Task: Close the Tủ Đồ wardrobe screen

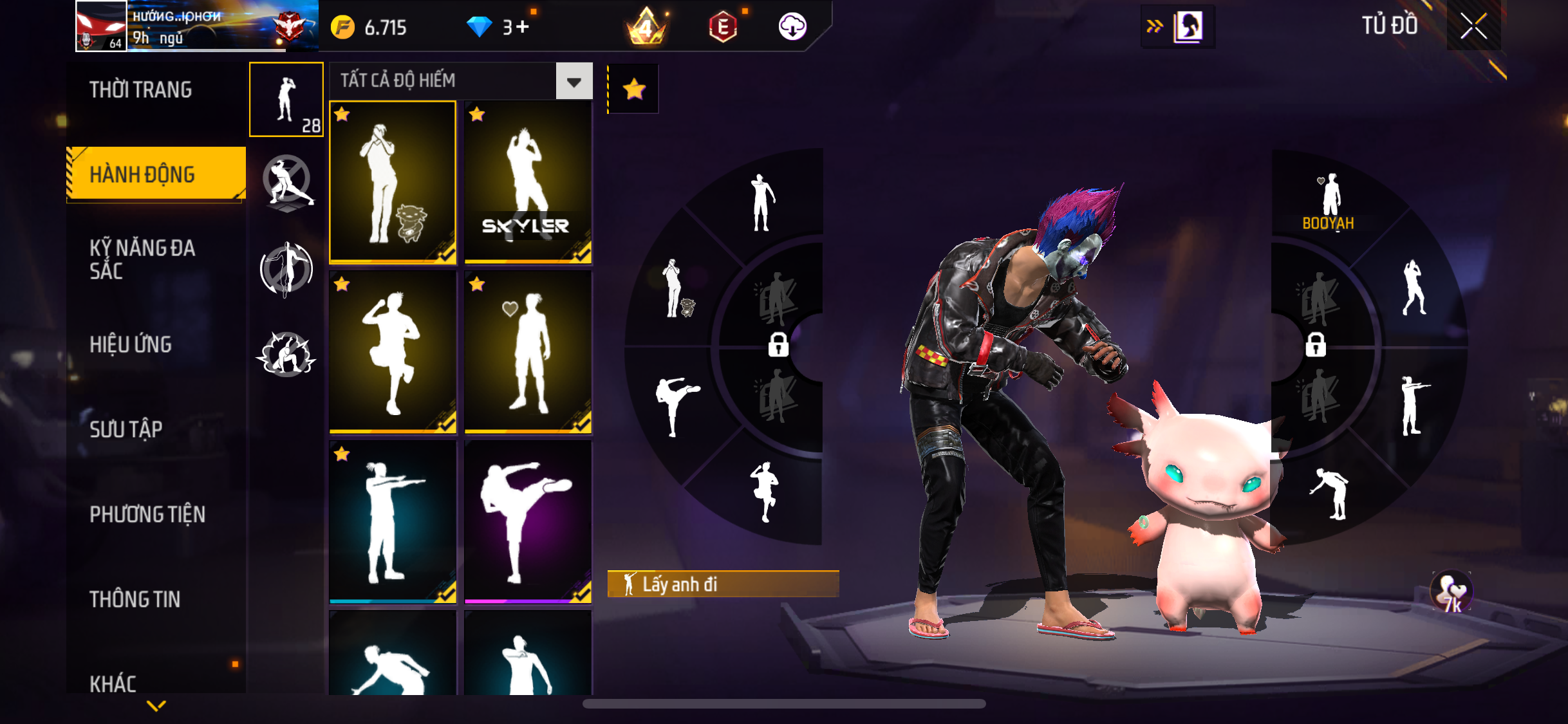Action: point(1473,26)
